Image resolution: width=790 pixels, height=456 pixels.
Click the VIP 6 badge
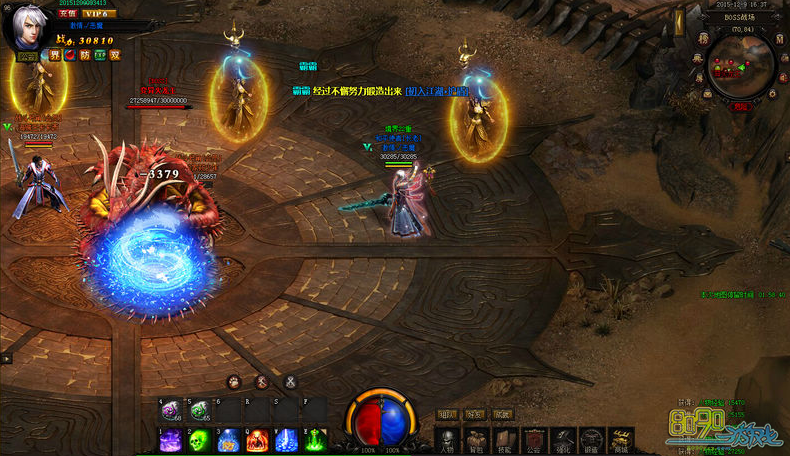tap(98, 14)
